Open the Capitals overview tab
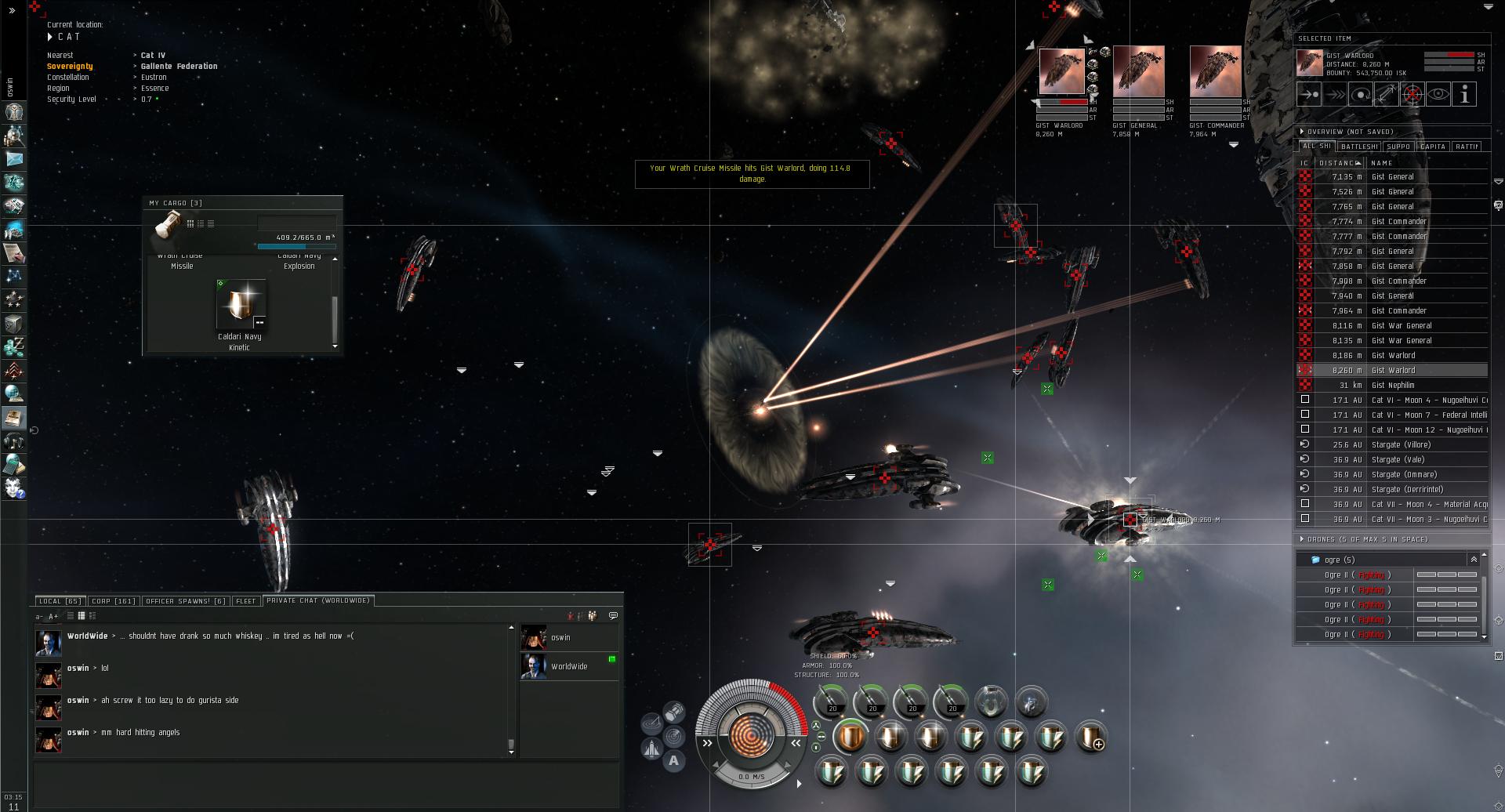 pyautogui.click(x=1432, y=147)
